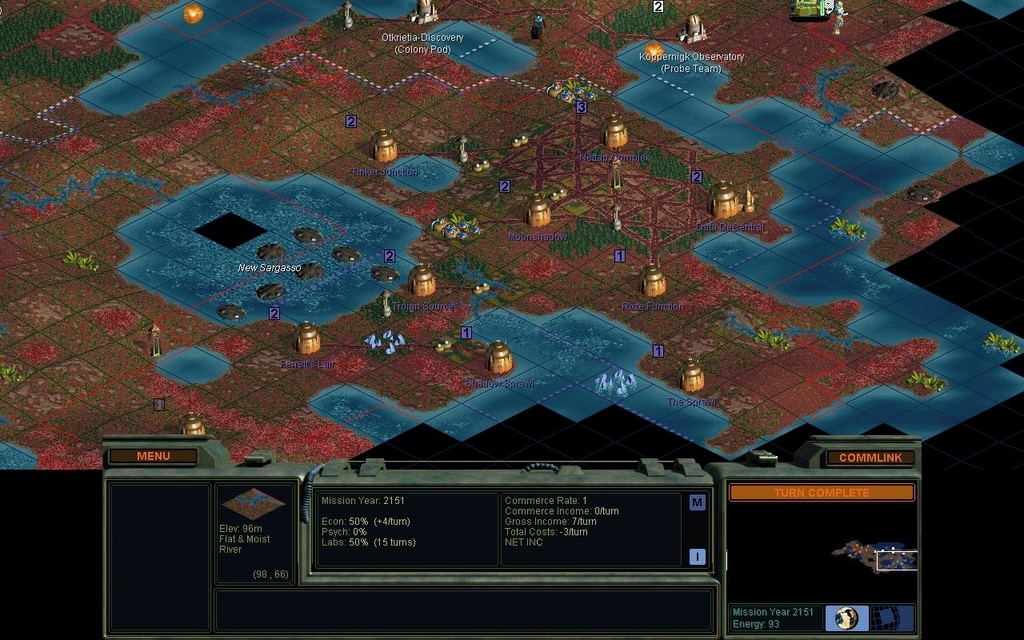The height and width of the screenshot is (640, 1024).
Task: Select the planet globe view icon
Action: coord(846,617)
